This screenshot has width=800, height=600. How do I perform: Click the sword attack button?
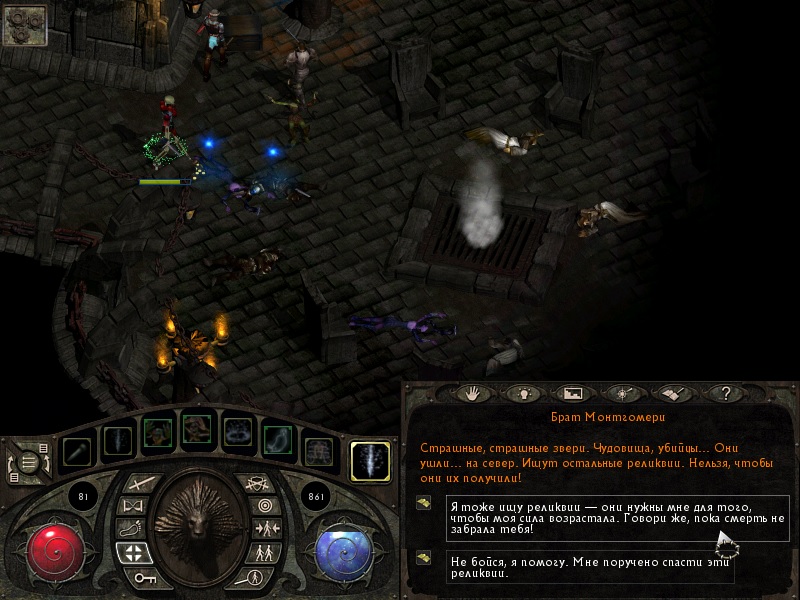point(145,484)
